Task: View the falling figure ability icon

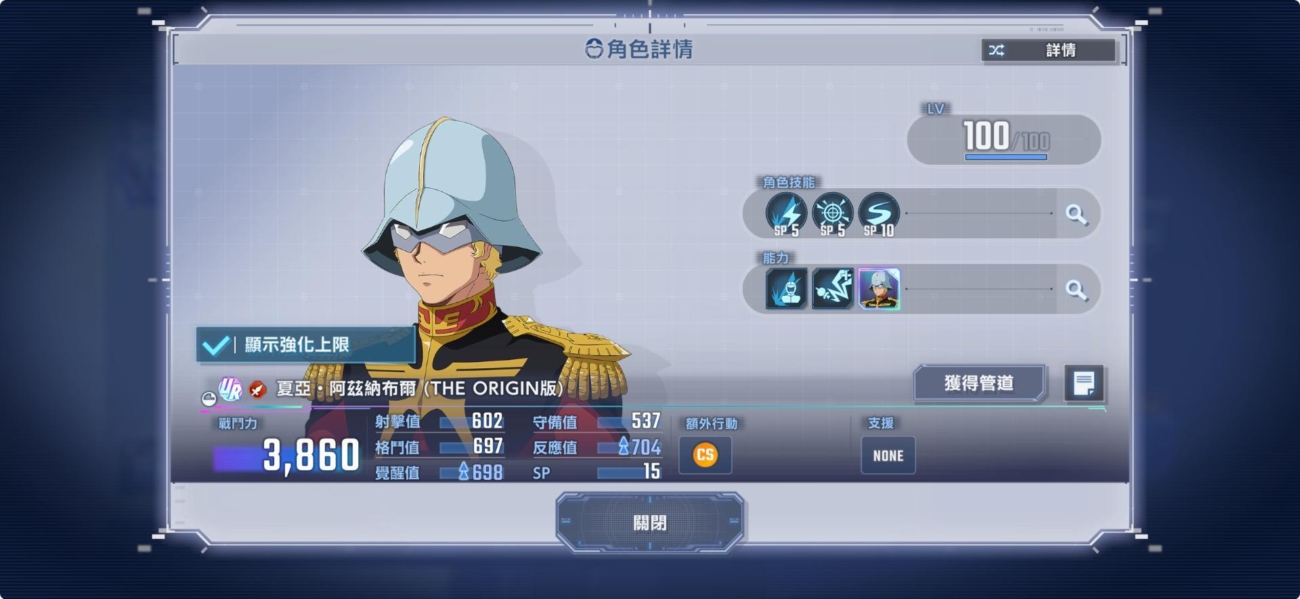Action: pyautogui.click(x=832, y=289)
